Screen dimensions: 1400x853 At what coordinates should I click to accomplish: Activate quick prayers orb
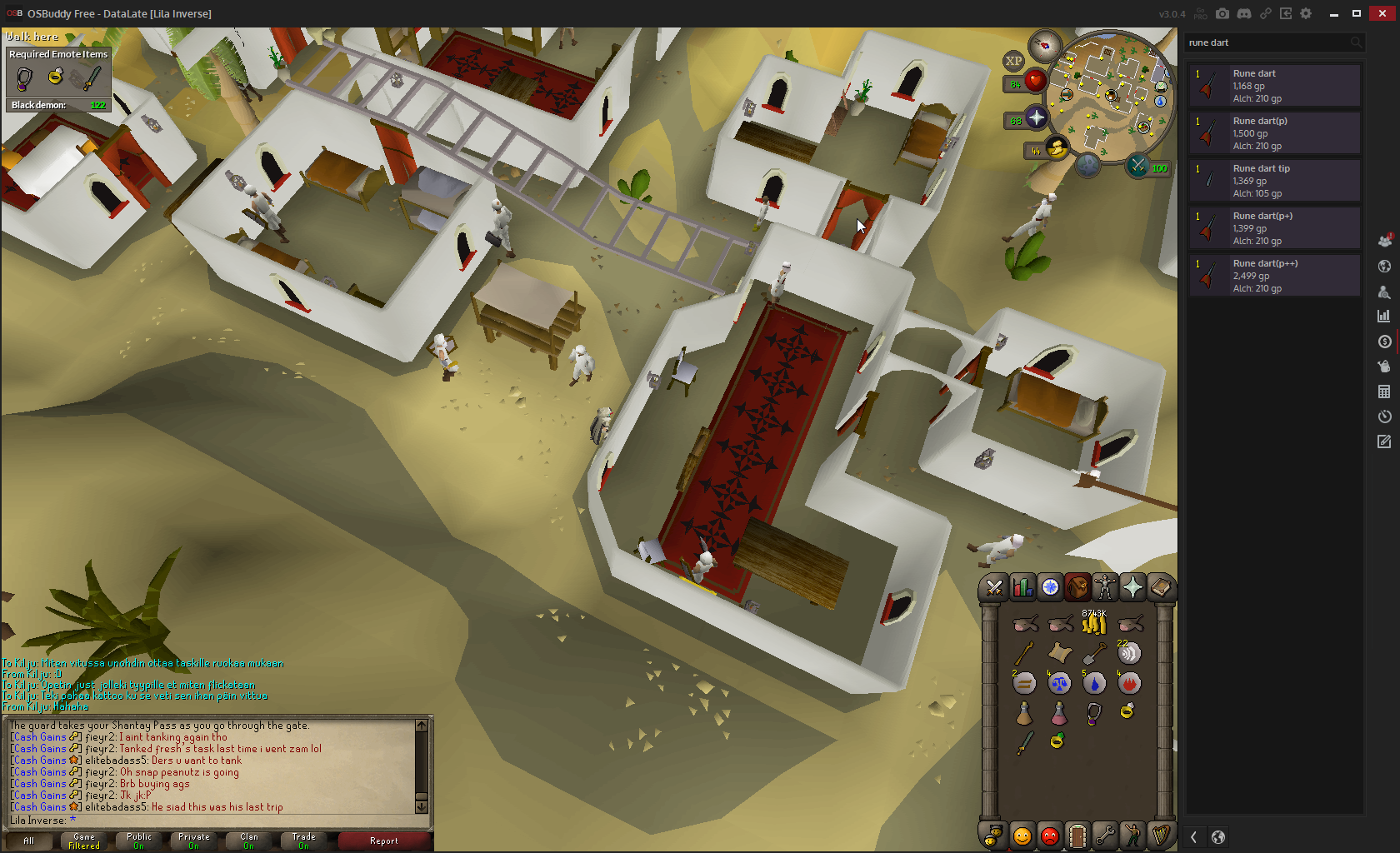[x=1036, y=118]
